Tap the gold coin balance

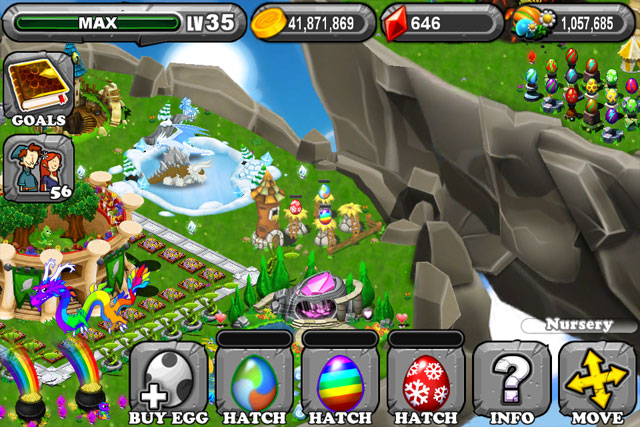(312, 22)
